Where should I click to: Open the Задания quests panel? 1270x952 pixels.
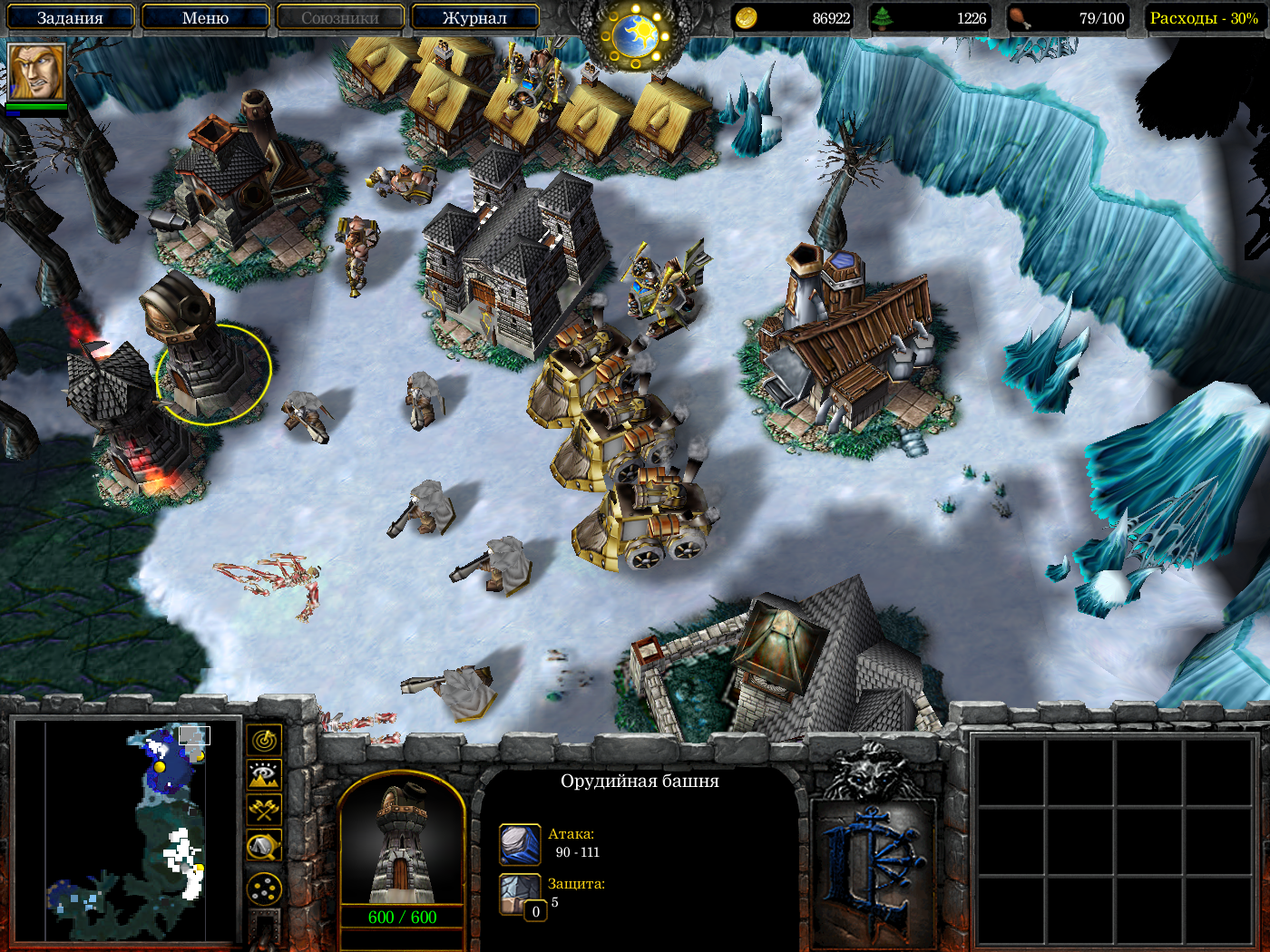point(70,17)
